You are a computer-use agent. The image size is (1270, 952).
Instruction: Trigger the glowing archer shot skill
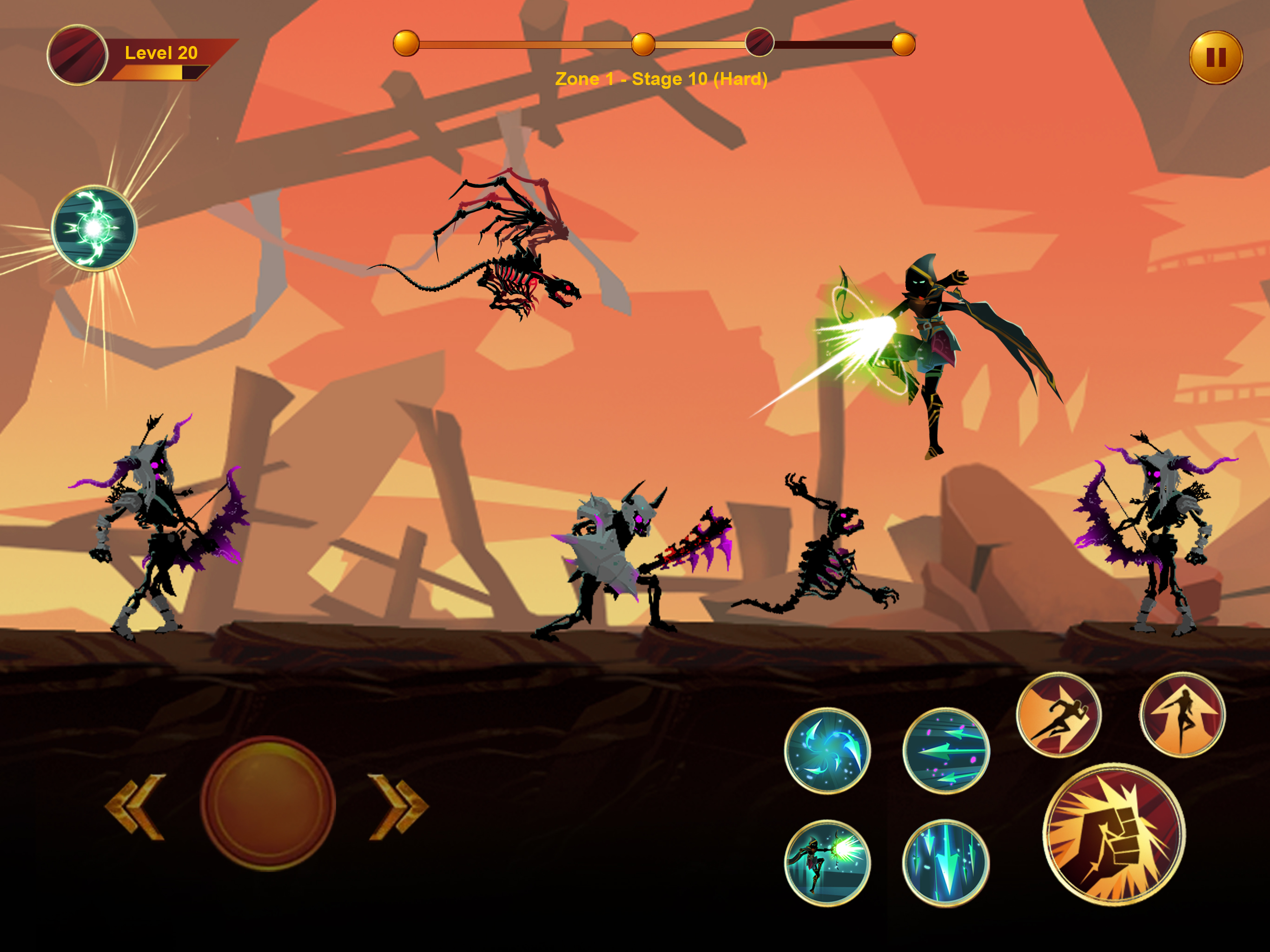(x=827, y=862)
